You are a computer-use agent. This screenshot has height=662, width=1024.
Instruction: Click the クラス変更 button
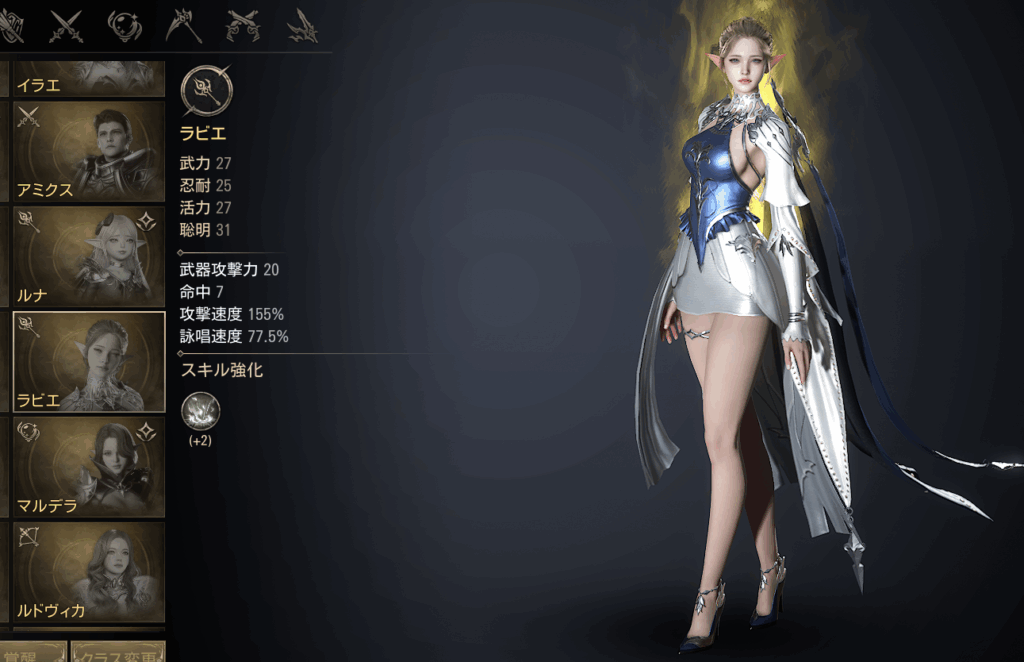[118, 653]
